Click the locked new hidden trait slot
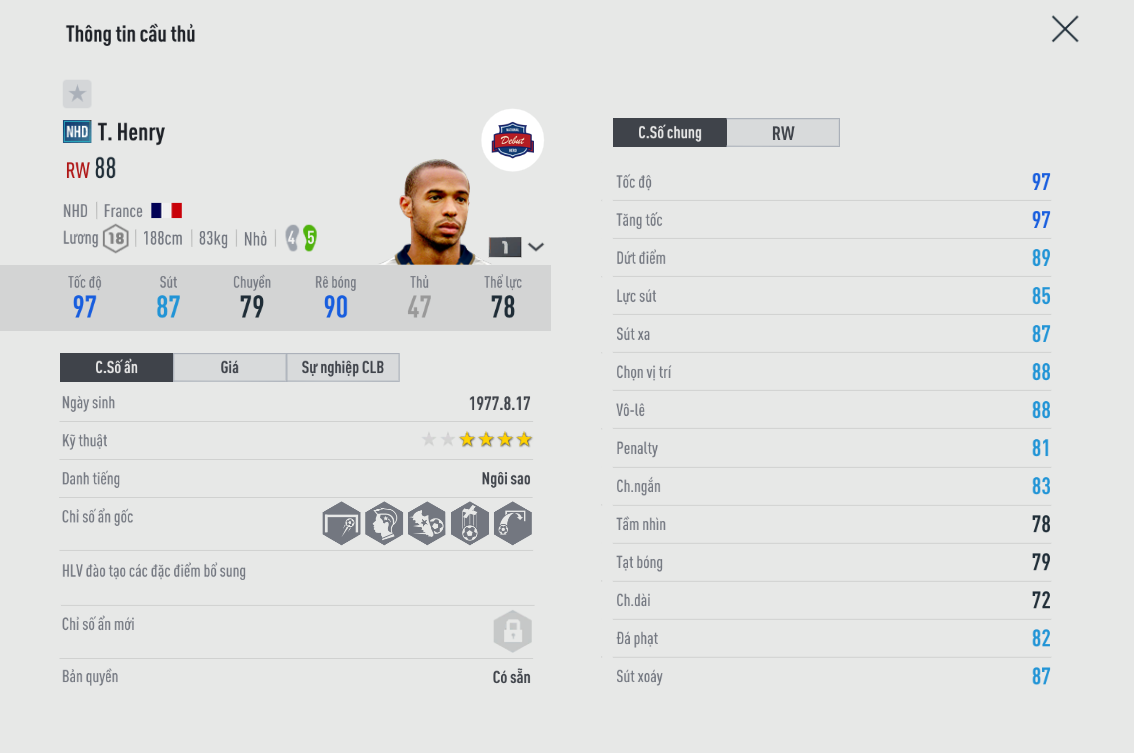The image size is (1134, 753). (x=512, y=631)
